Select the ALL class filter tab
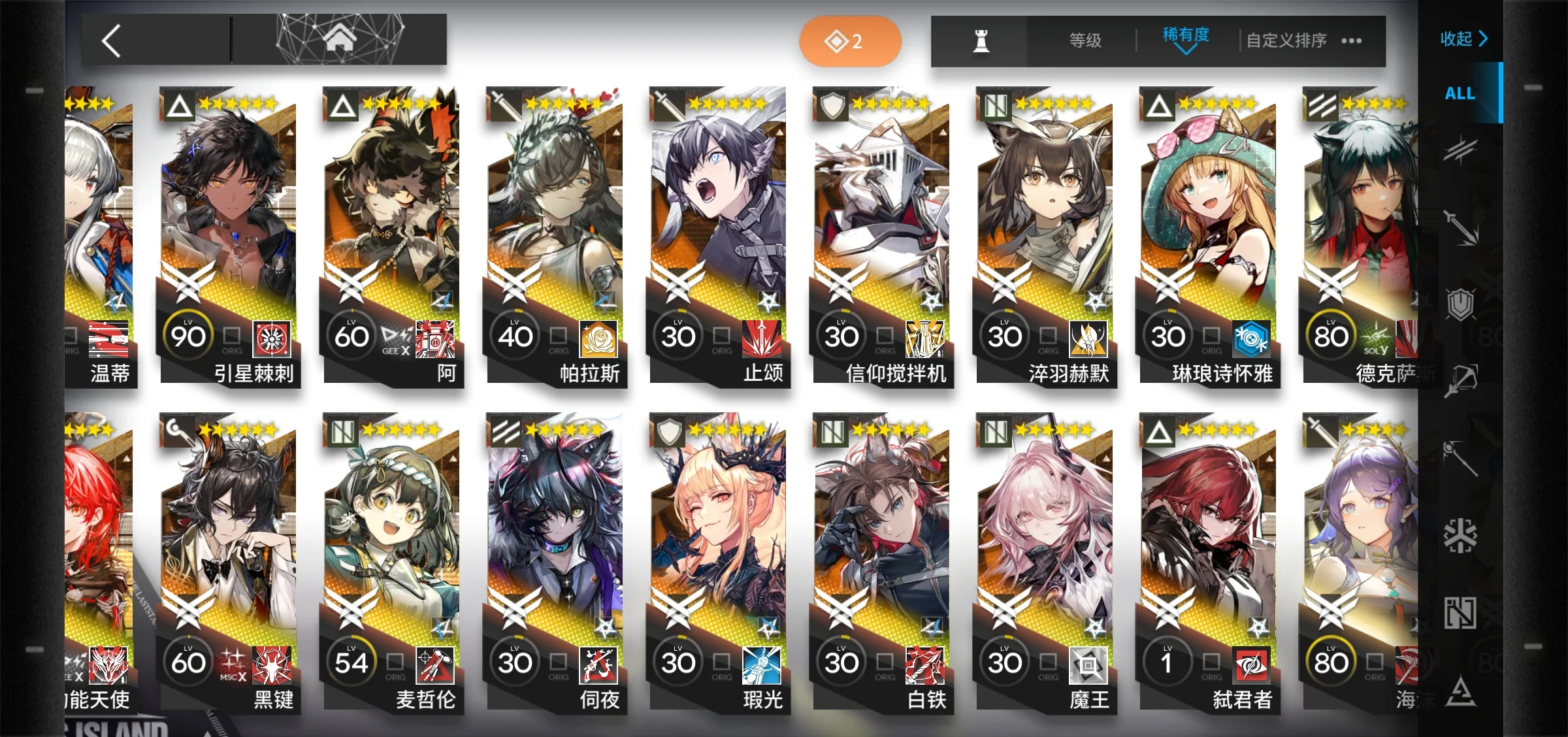The height and width of the screenshot is (737, 1568). 1460,93
